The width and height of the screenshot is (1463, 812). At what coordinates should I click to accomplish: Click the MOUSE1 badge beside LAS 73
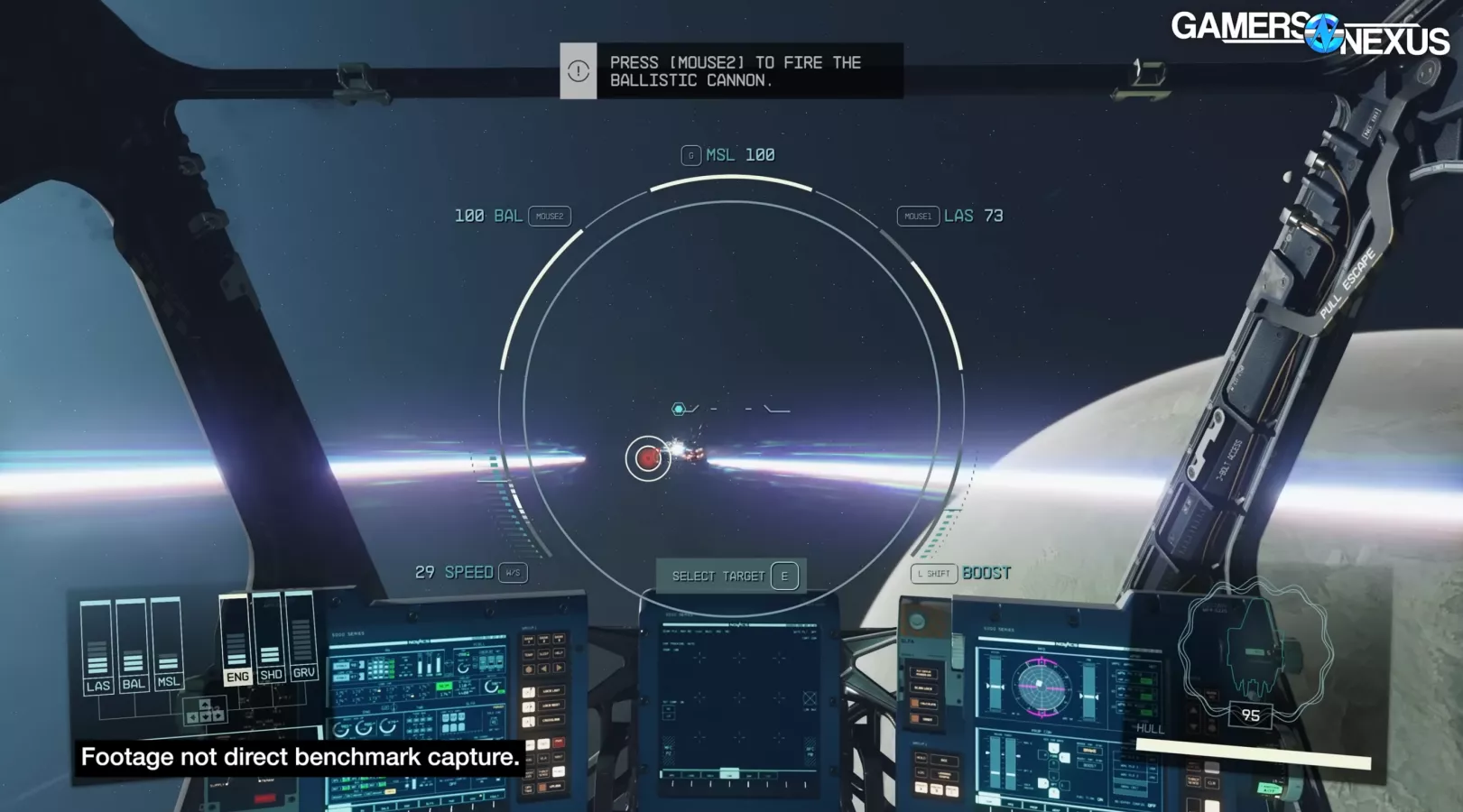(x=920, y=217)
